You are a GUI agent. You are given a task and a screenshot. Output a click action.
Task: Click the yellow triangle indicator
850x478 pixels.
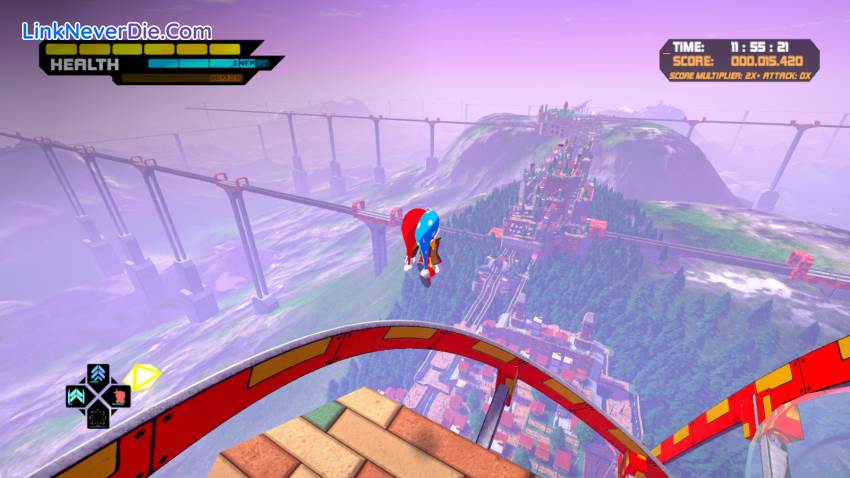tap(146, 376)
